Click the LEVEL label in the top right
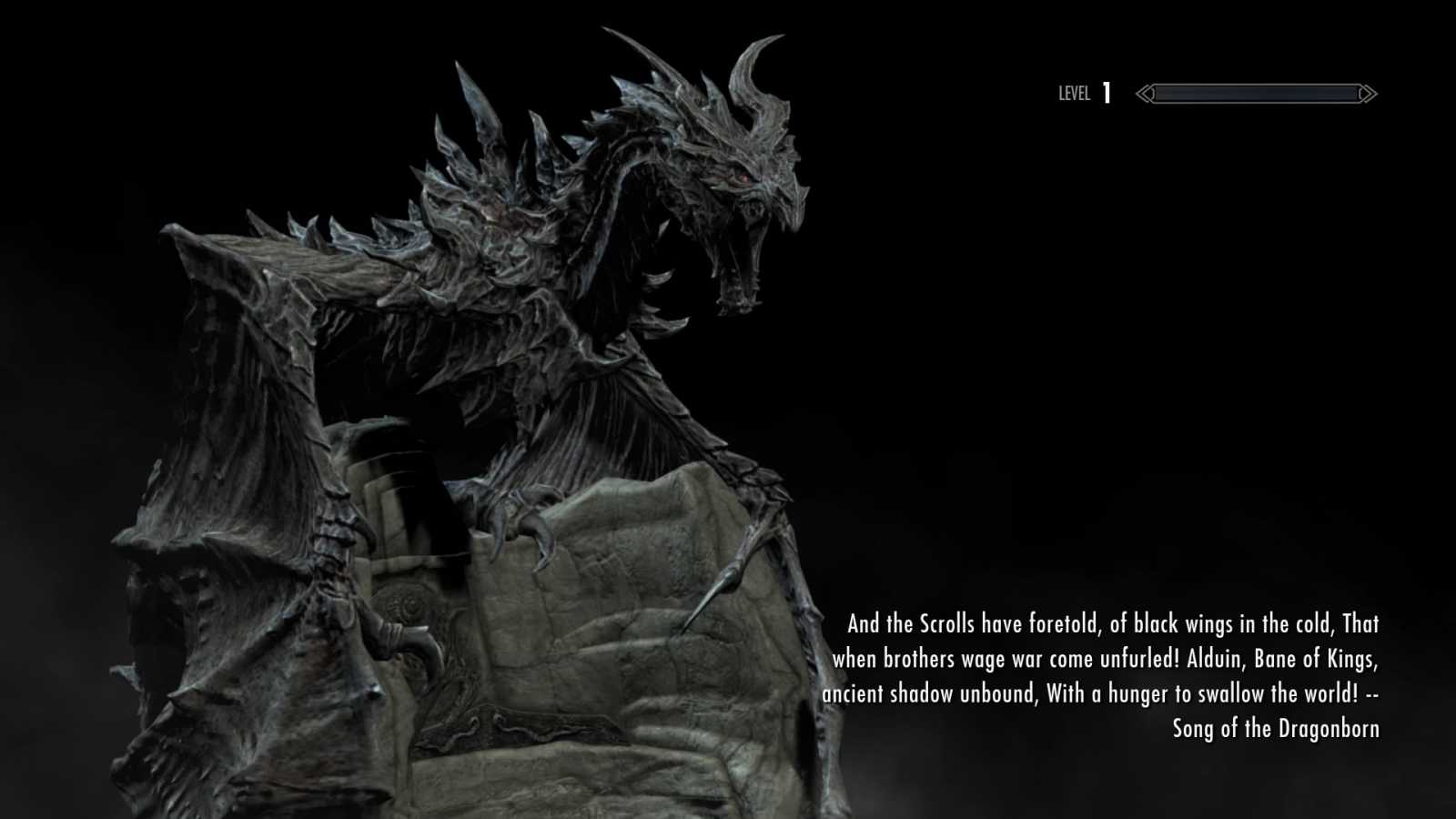The width and height of the screenshot is (1456, 819). click(x=1074, y=94)
